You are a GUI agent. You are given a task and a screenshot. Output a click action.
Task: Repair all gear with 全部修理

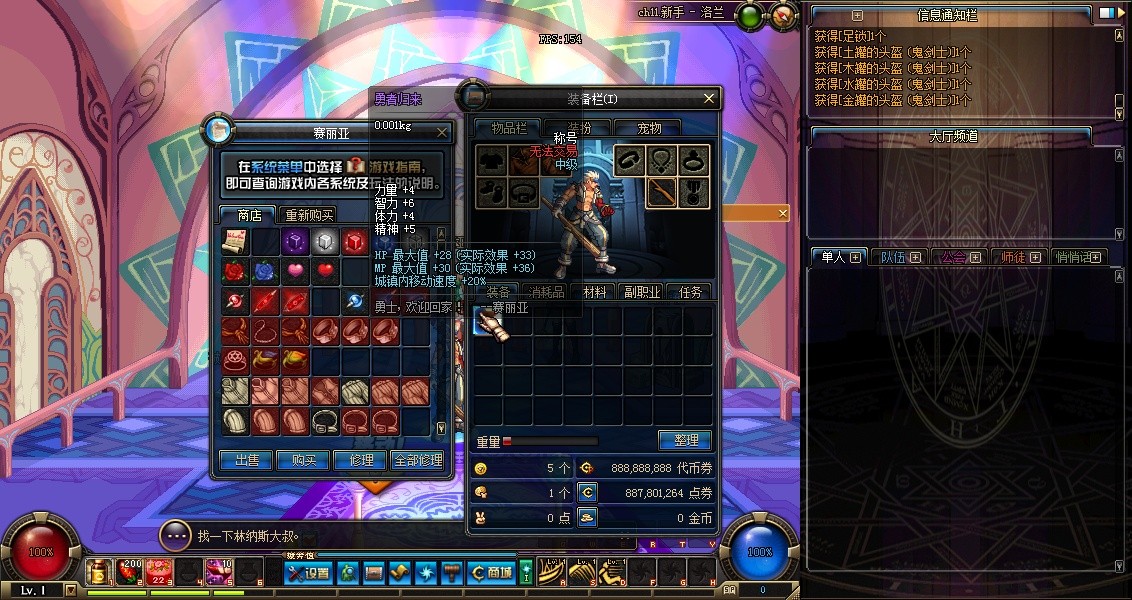[417, 460]
